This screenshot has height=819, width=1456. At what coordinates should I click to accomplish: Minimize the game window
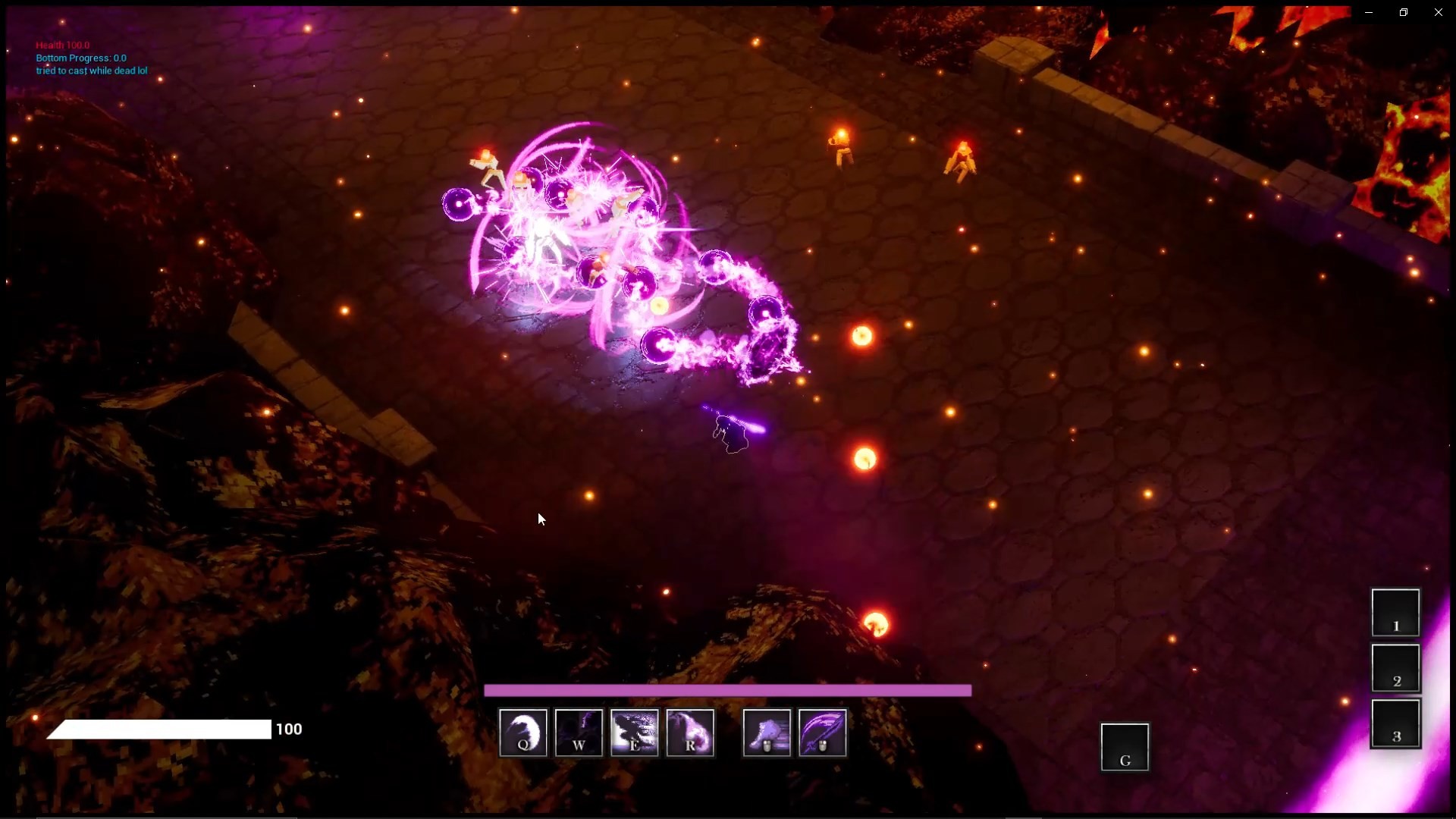[1370, 11]
